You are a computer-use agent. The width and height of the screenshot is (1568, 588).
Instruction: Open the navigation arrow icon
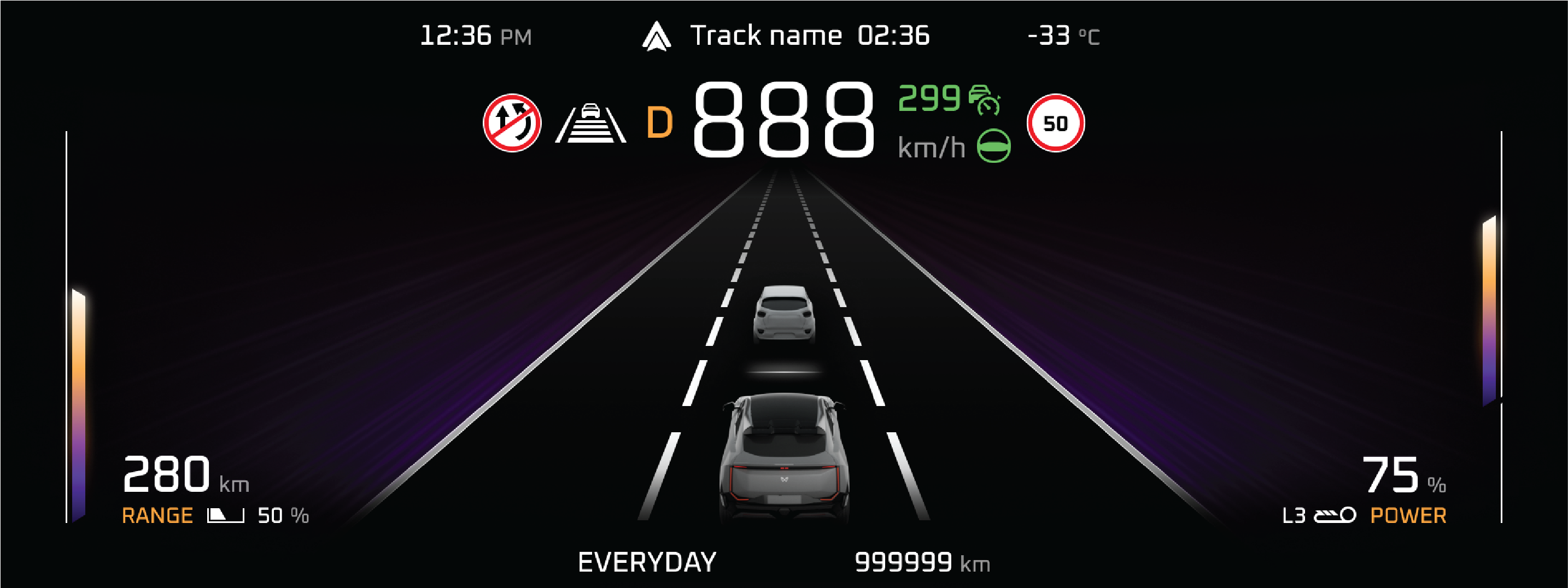click(656, 37)
